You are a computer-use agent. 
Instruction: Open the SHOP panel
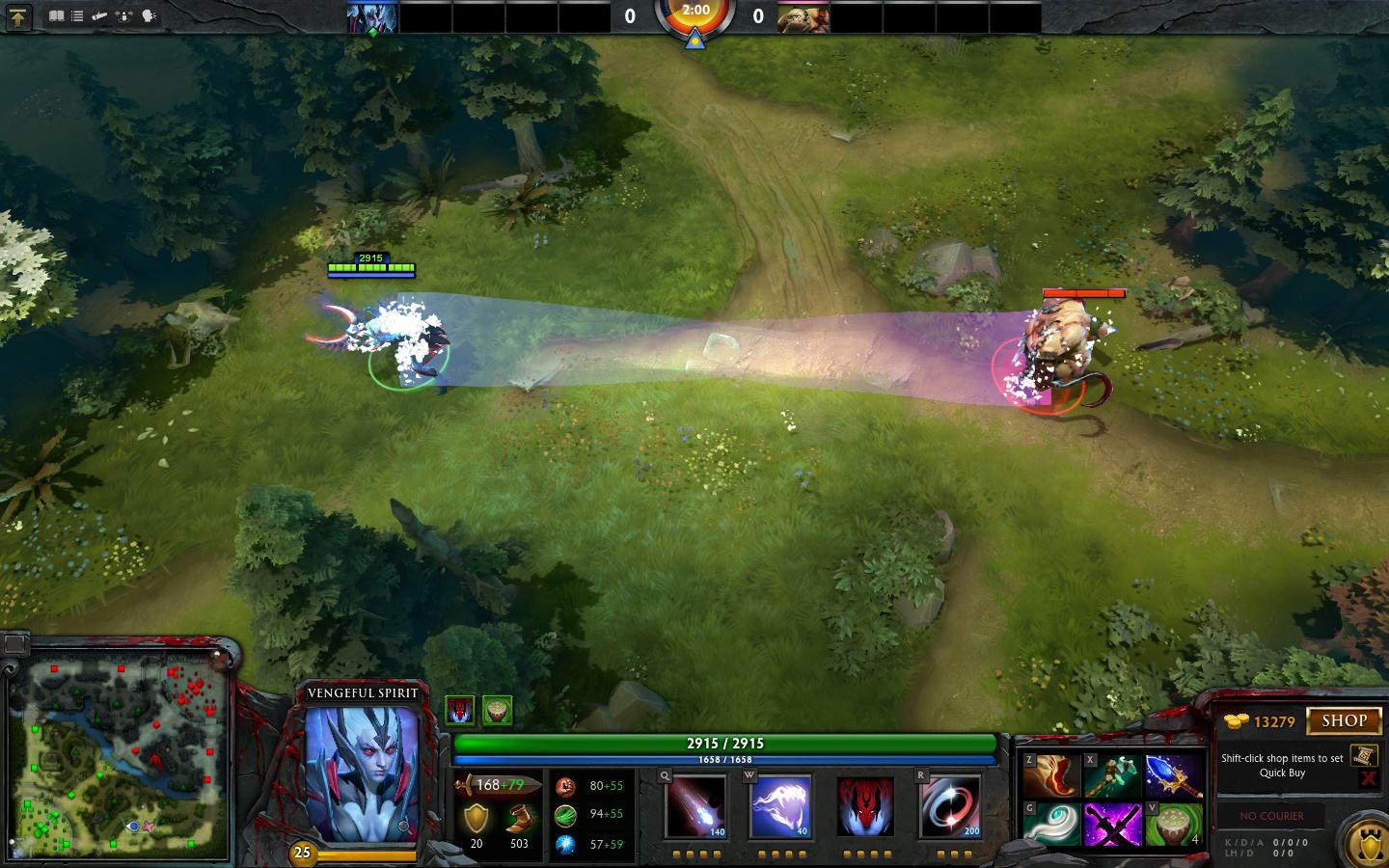click(1343, 720)
